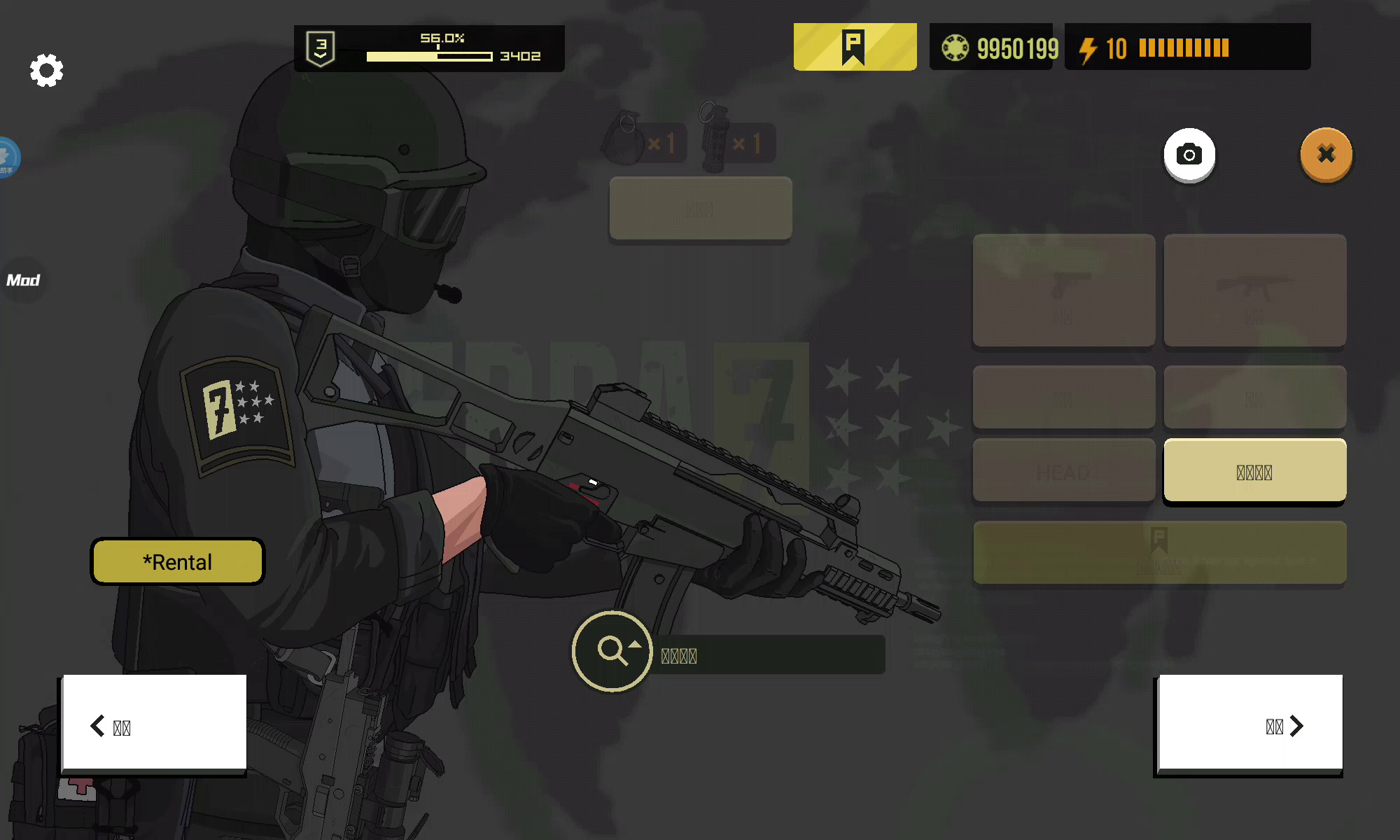Image resolution: width=1400 pixels, height=840 pixels.
Task: Select the rifle weapon slot
Action: tap(1254, 290)
